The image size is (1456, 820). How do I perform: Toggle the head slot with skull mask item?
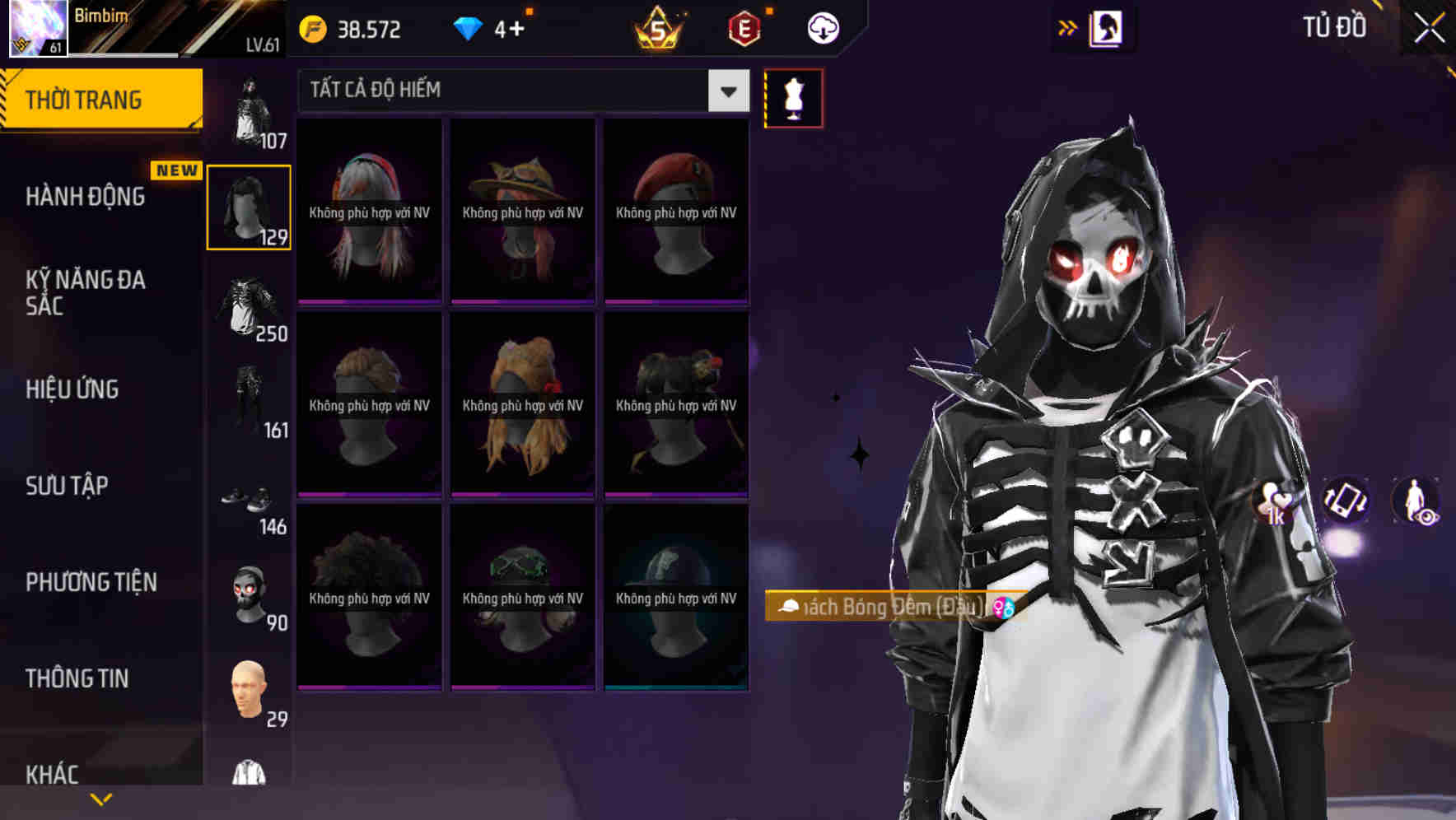click(x=250, y=594)
